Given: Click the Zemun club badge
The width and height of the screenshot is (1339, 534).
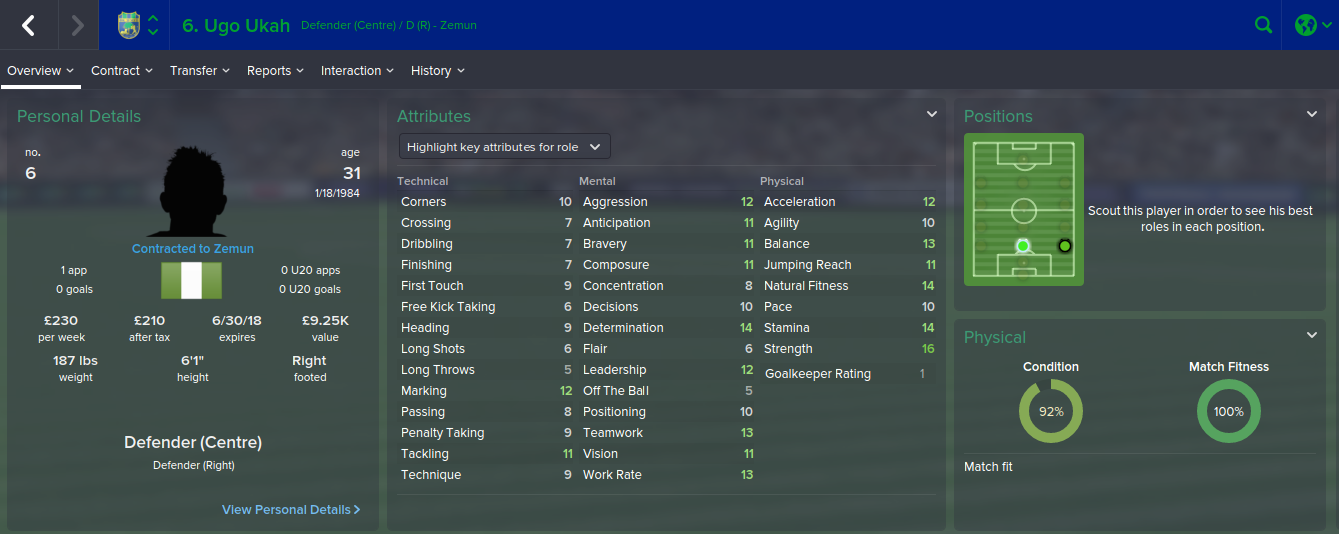Looking at the screenshot, I should 129,25.
